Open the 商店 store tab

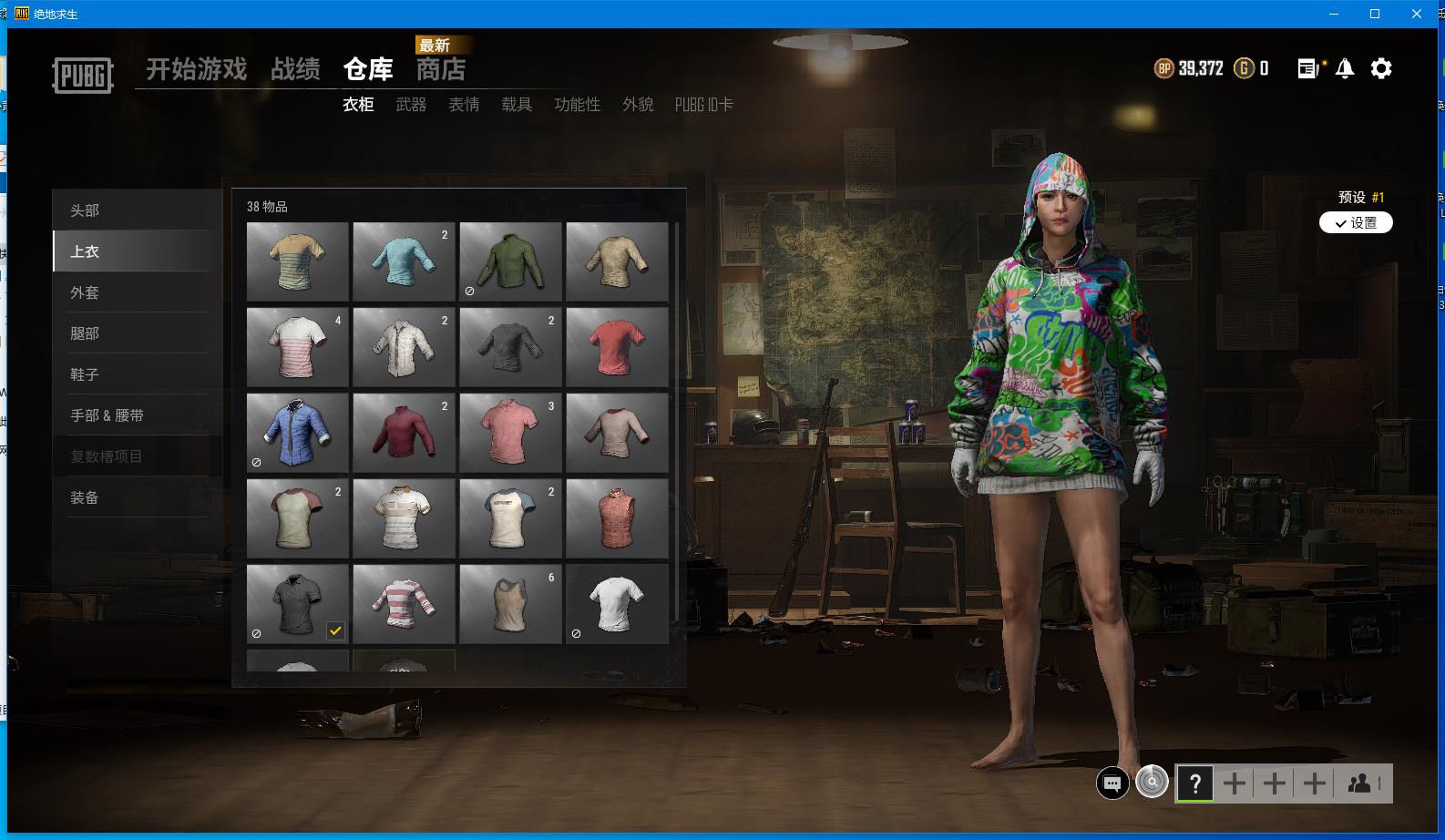tap(441, 69)
